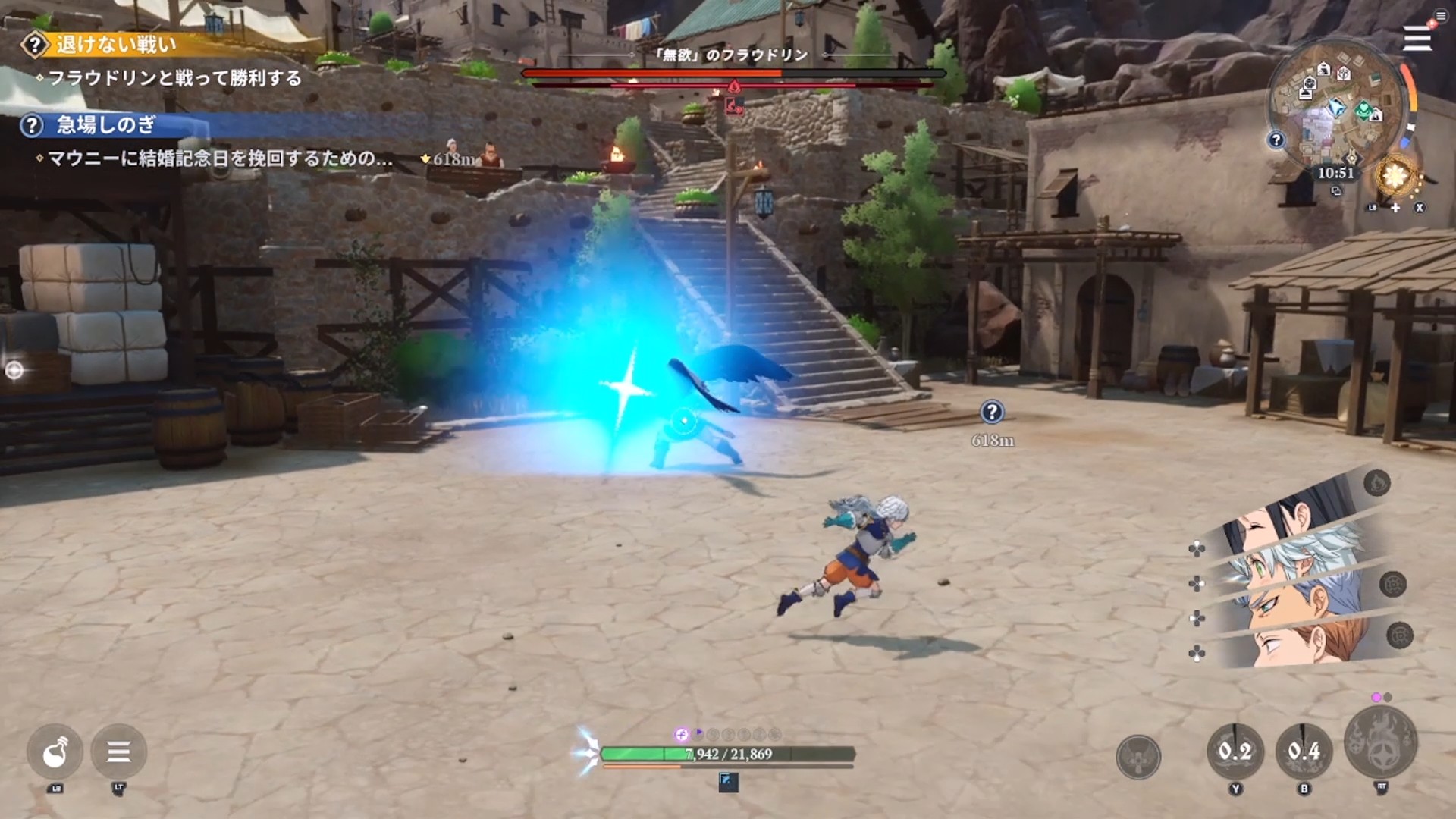Open the main hamburger menu

click(1417, 38)
